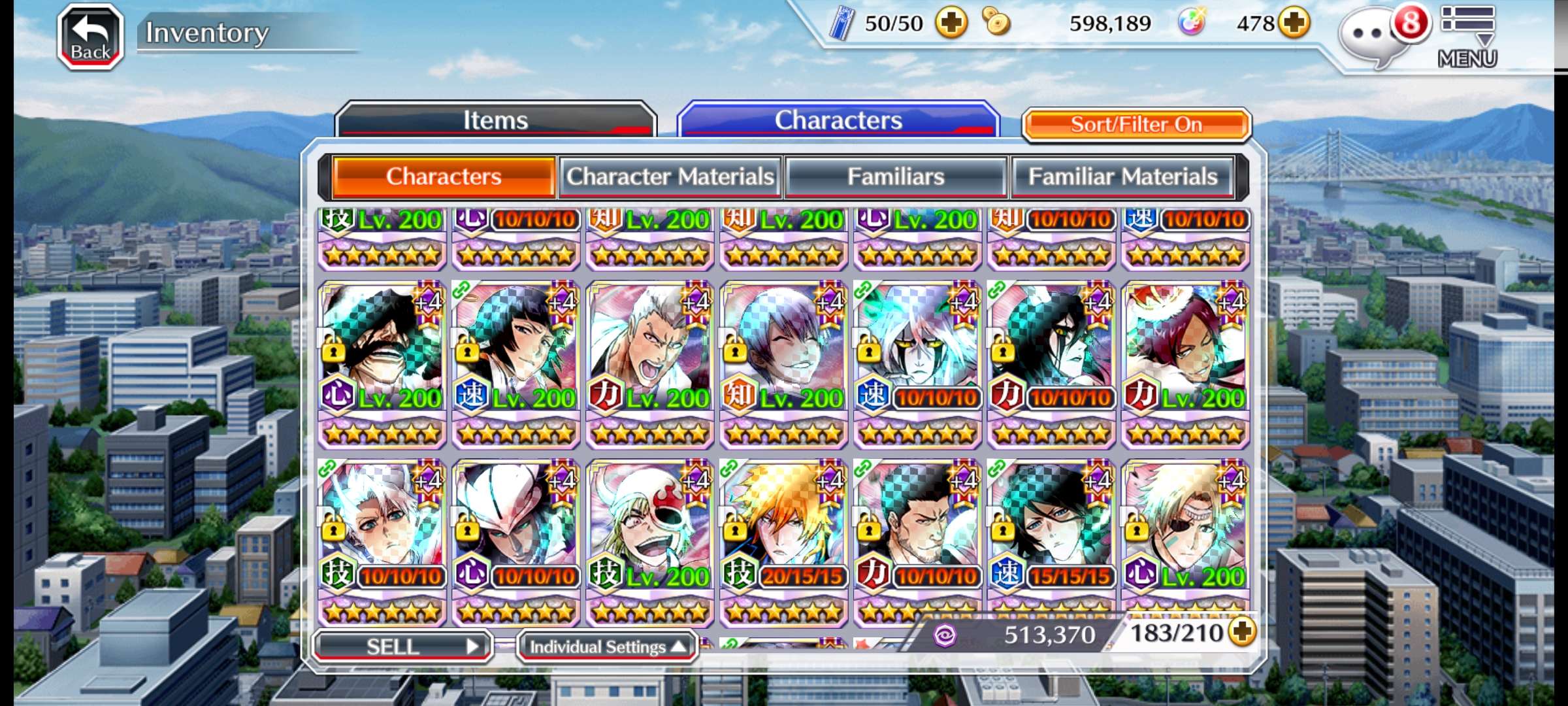Switch to Familiar Materials sub-tab
This screenshot has height=706, width=1568.
point(1122,176)
